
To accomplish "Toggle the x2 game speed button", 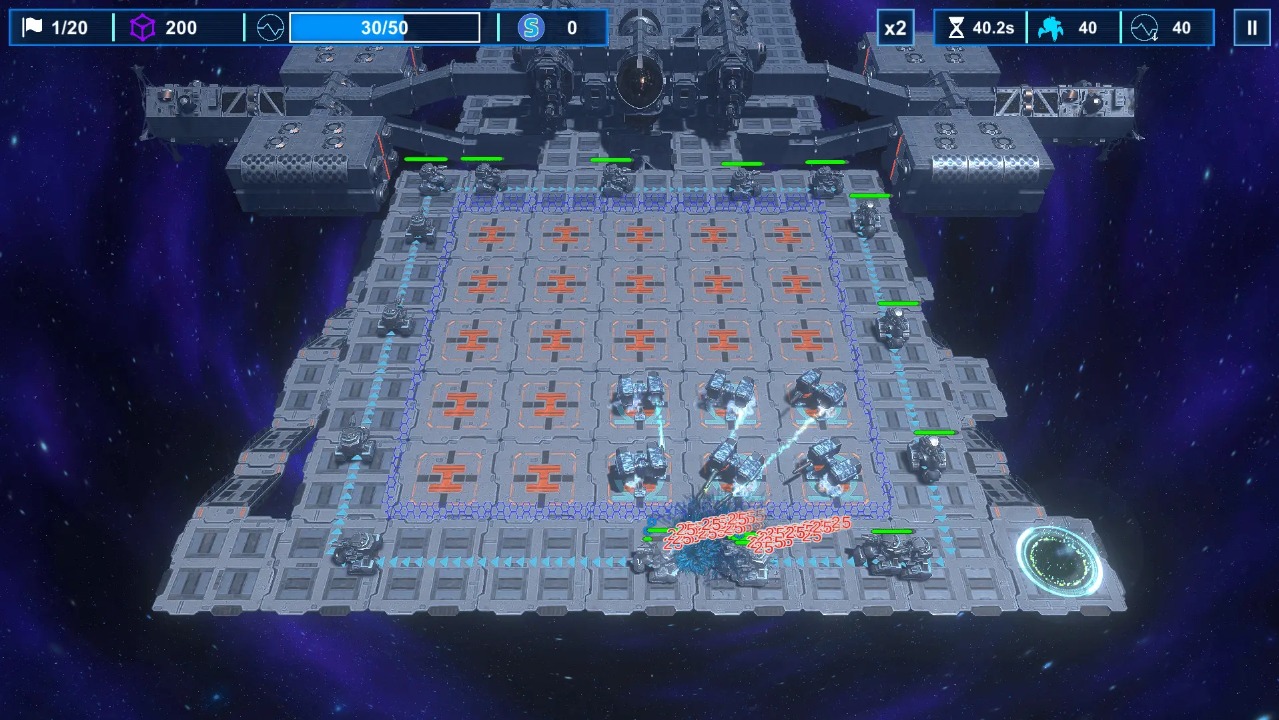I will tap(895, 28).
